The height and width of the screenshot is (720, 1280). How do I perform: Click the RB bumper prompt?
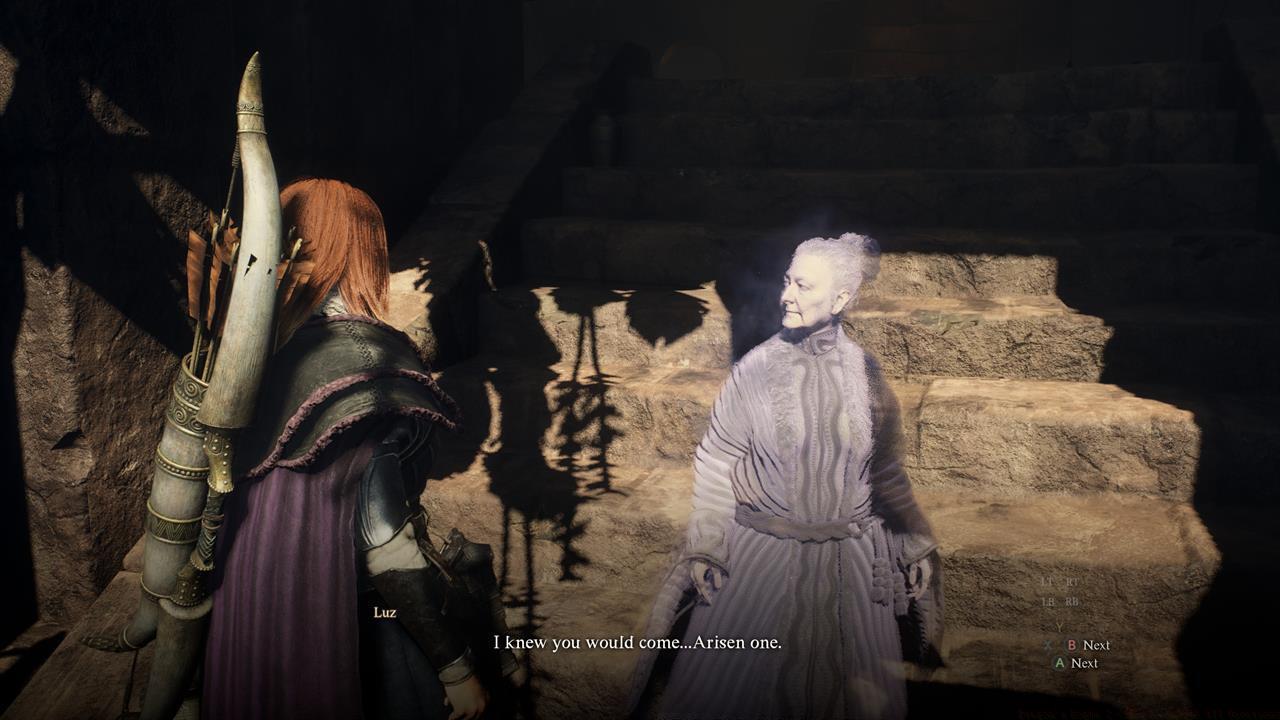(x=1071, y=601)
